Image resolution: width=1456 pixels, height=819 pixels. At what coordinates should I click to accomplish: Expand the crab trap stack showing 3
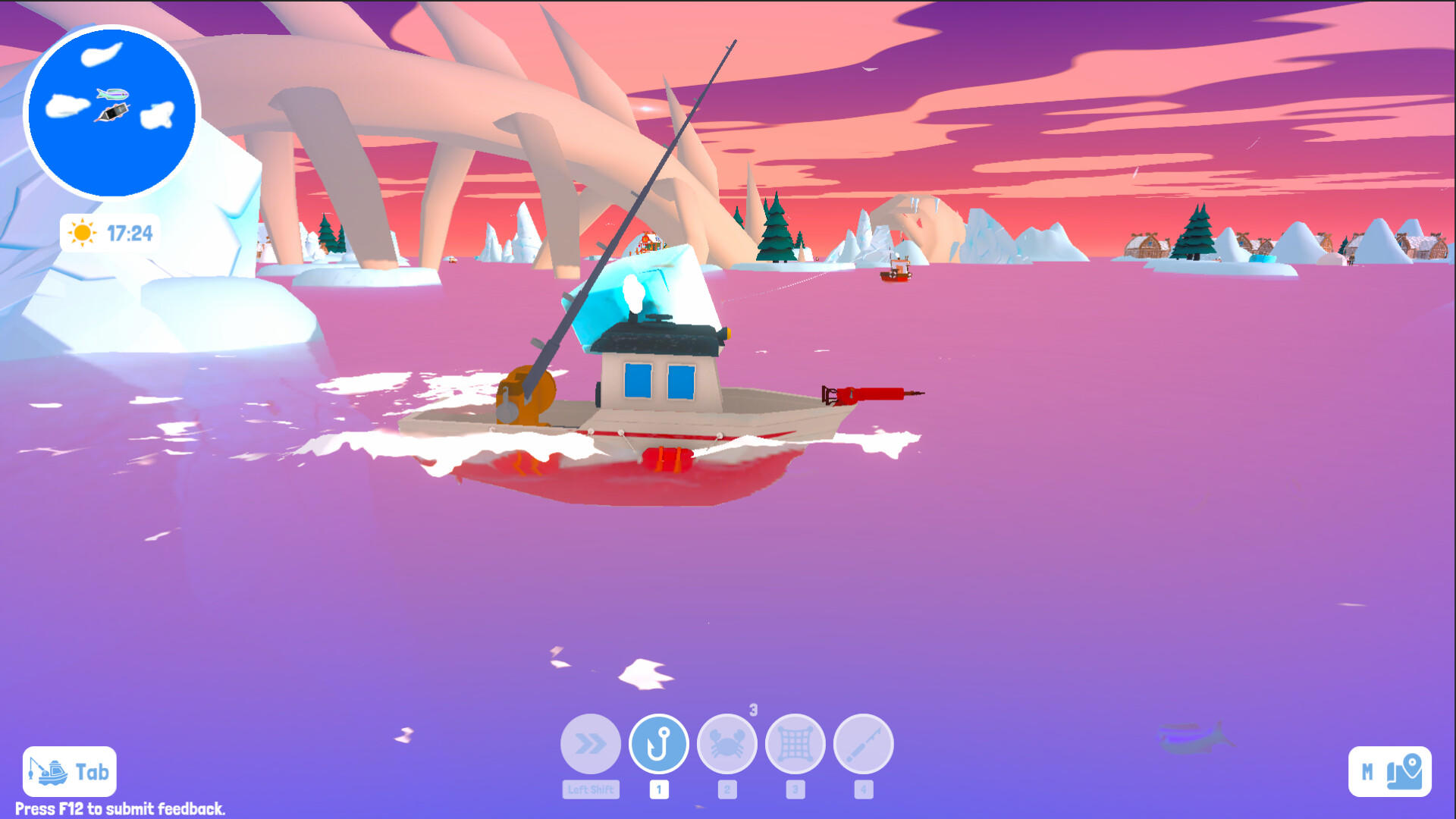tap(752, 708)
